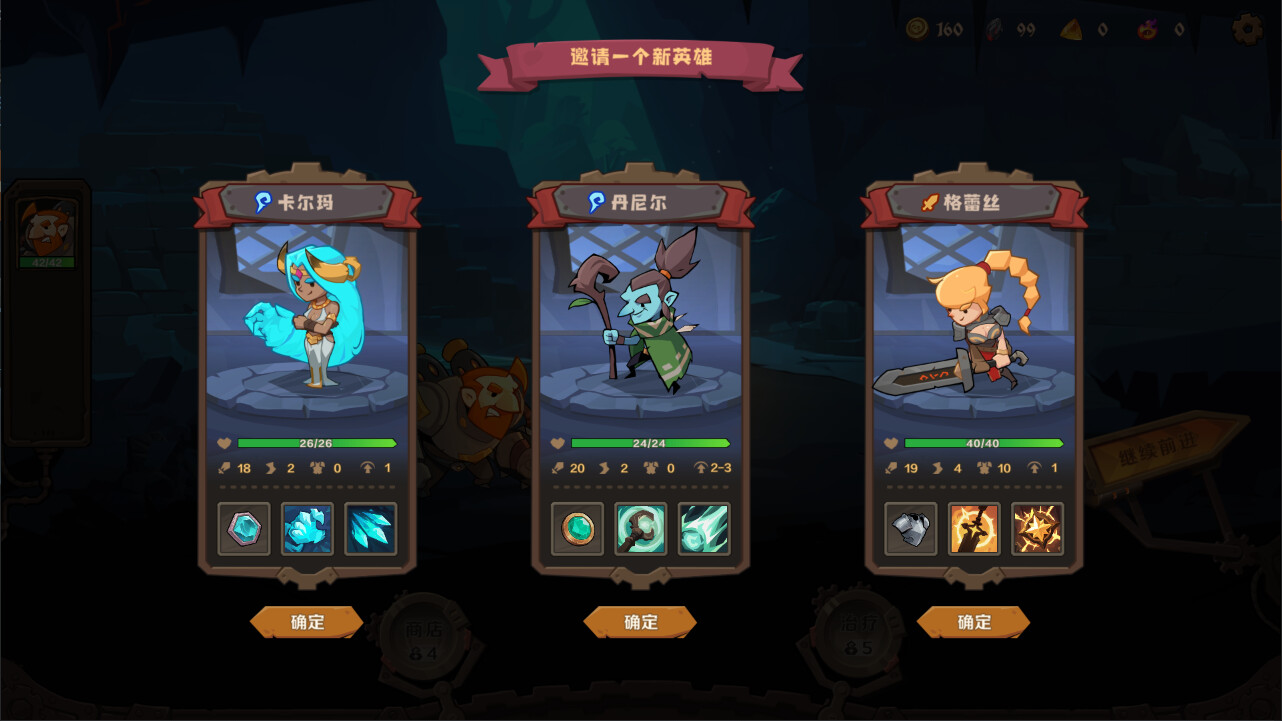The height and width of the screenshot is (721, 1282).
Task: Select Grace's iron armor item icon
Action: coord(910,528)
